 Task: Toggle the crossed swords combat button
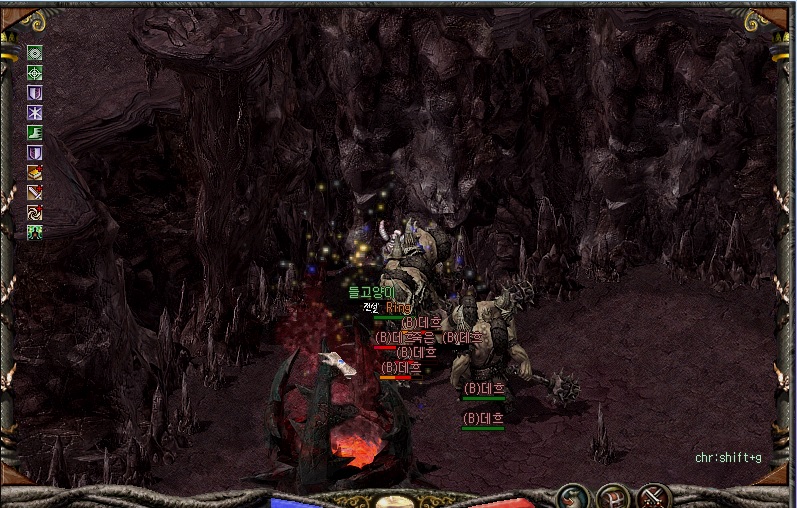point(653,496)
